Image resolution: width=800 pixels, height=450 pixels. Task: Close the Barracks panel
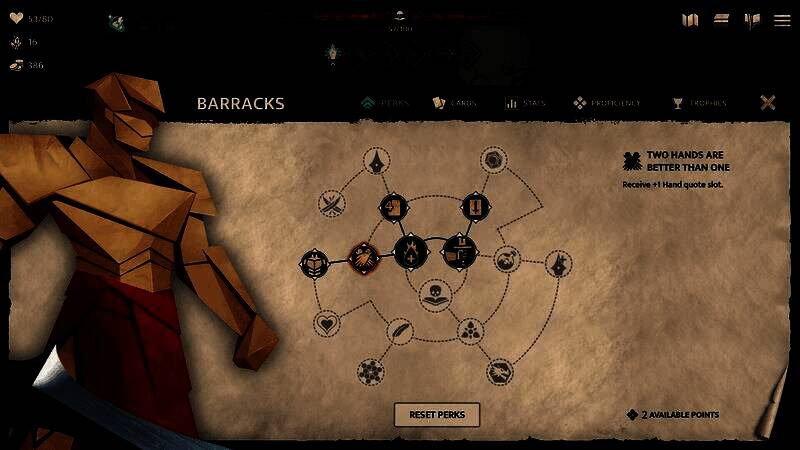[x=768, y=103]
